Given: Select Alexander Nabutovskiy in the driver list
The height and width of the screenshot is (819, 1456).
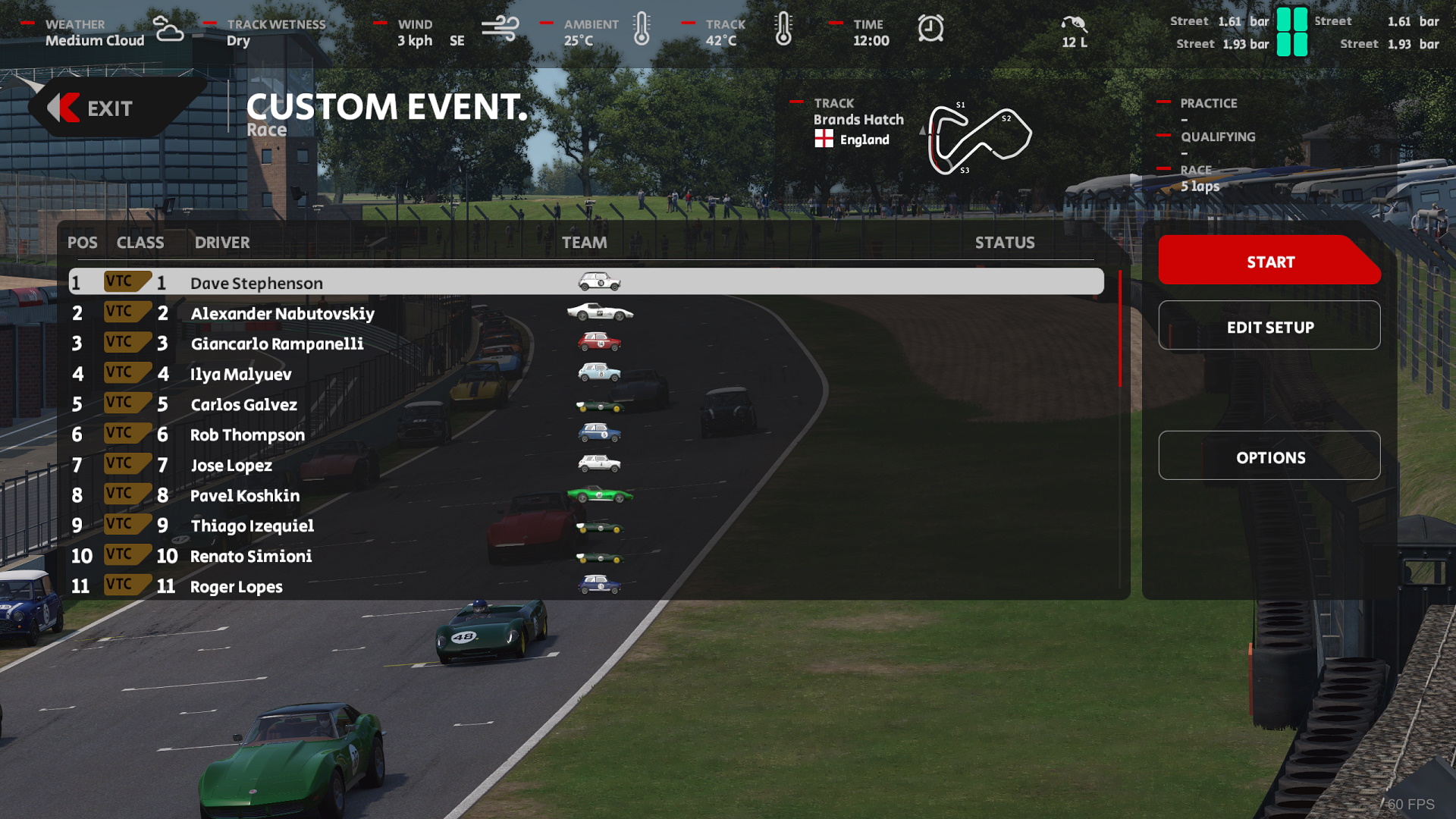Looking at the screenshot, I should tap(282, 313).
